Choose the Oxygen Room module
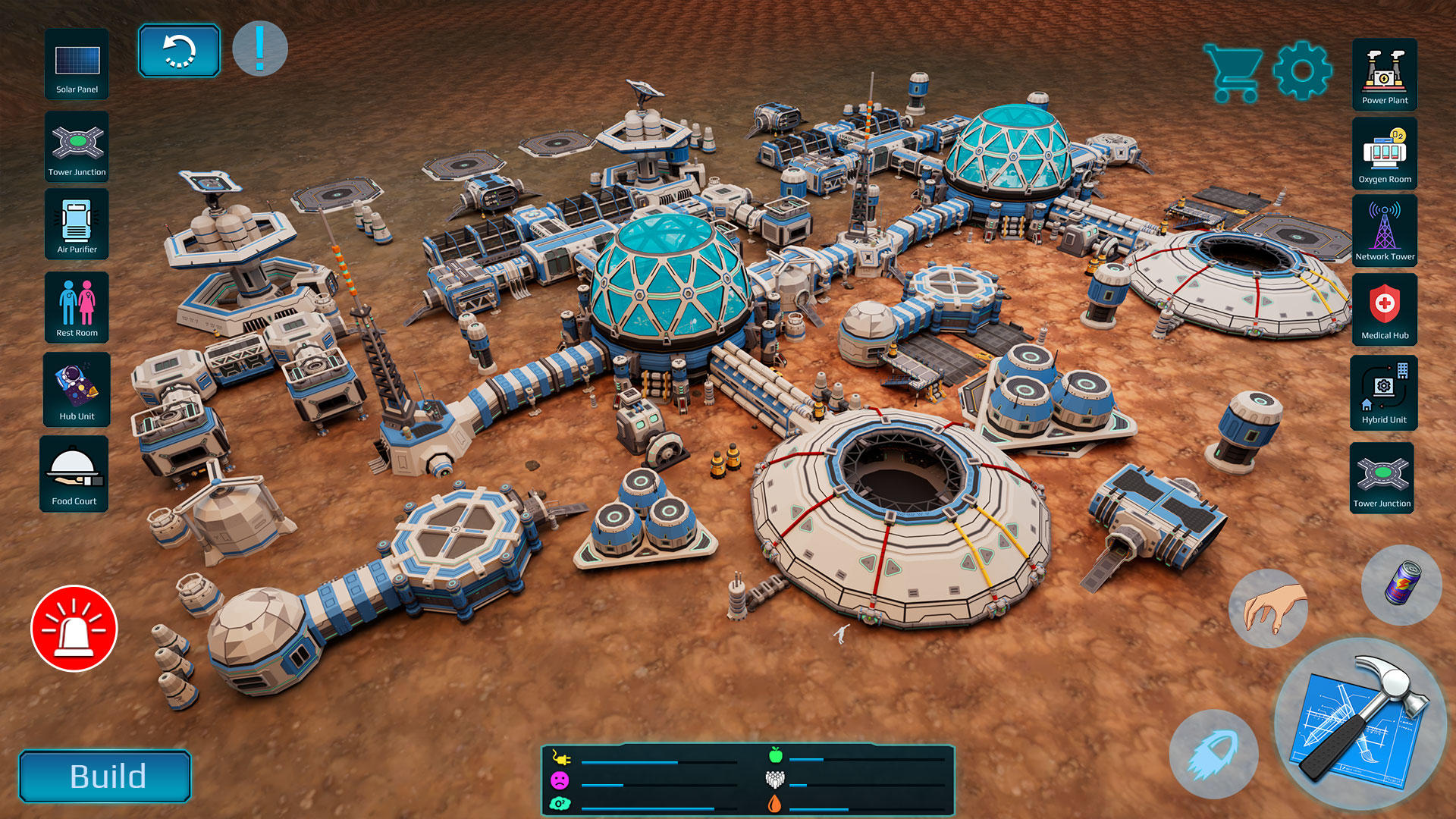 pos(1385,154)
